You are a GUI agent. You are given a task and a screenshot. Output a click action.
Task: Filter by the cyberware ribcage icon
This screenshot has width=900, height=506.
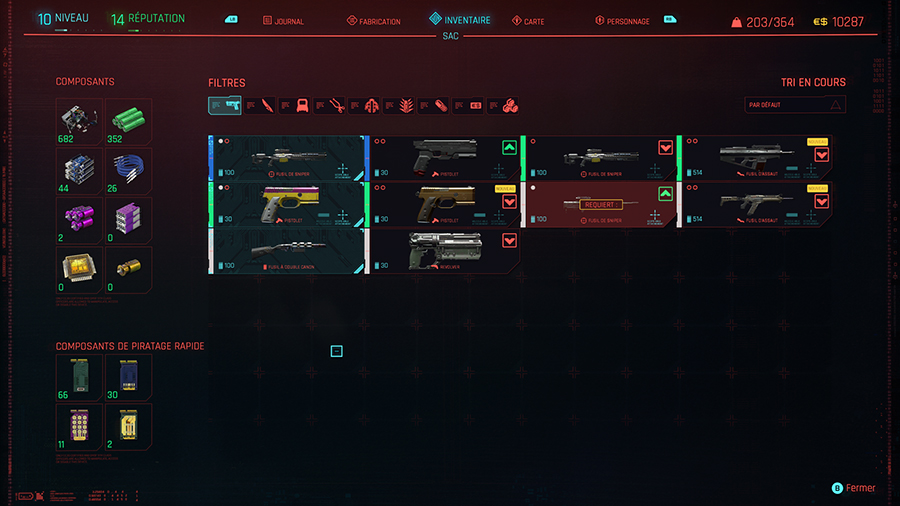tap(405, 105)
